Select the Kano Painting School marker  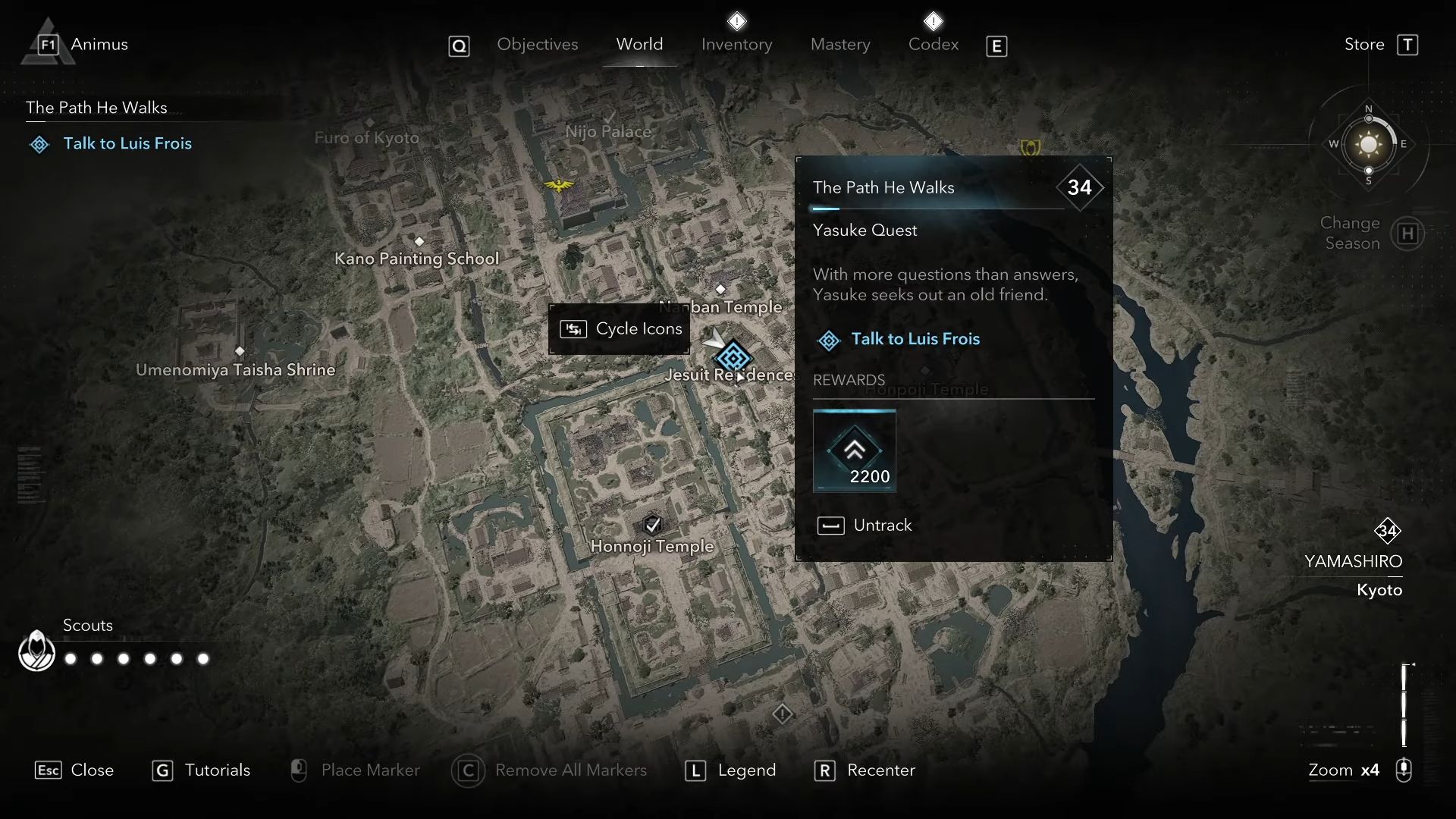coord(419,241)
